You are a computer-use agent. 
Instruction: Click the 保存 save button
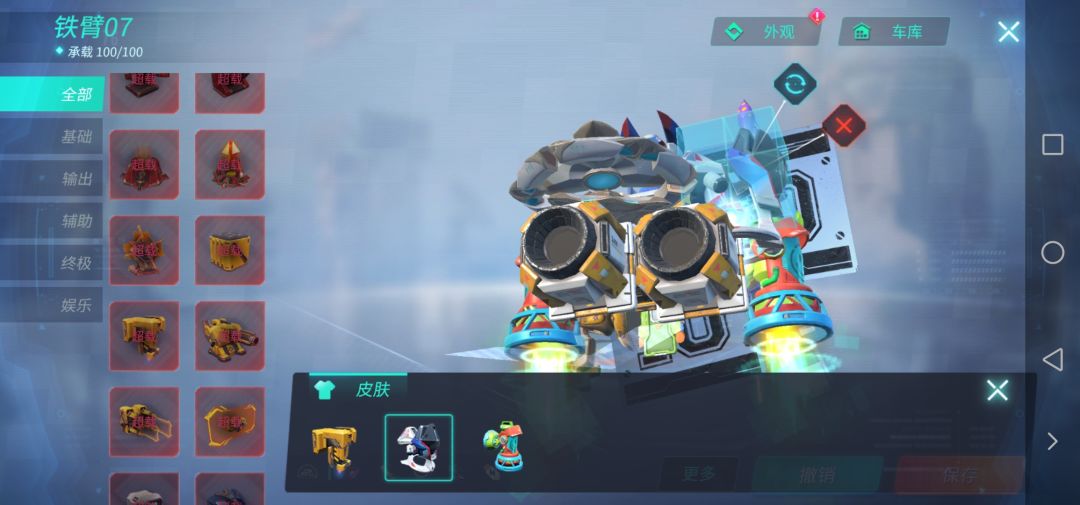958,474
